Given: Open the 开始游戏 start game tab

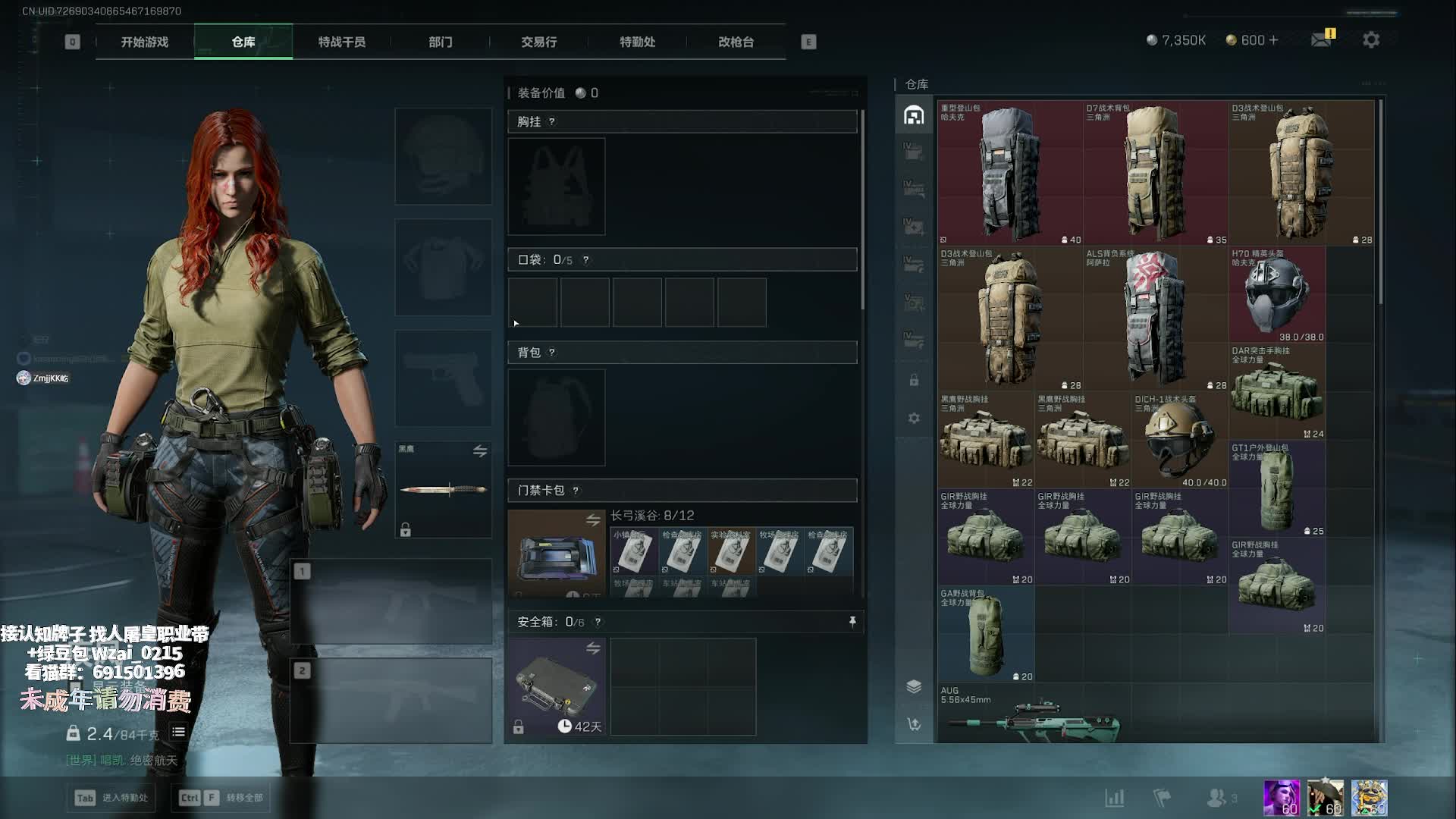Looking at the screenshot, I should [x=145, y=42].
